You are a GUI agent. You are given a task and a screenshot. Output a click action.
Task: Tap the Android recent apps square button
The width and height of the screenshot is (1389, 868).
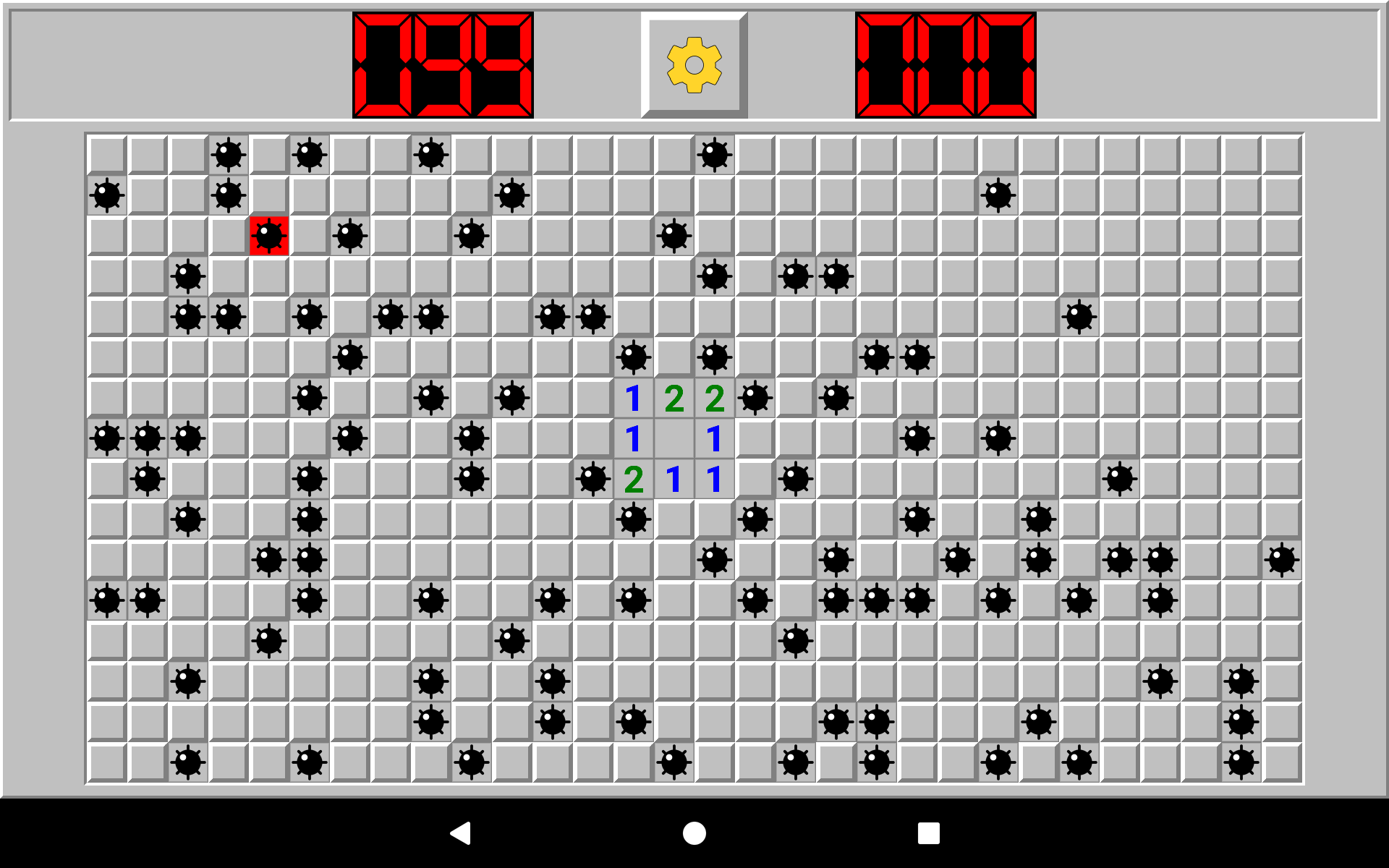click(930, 833)
